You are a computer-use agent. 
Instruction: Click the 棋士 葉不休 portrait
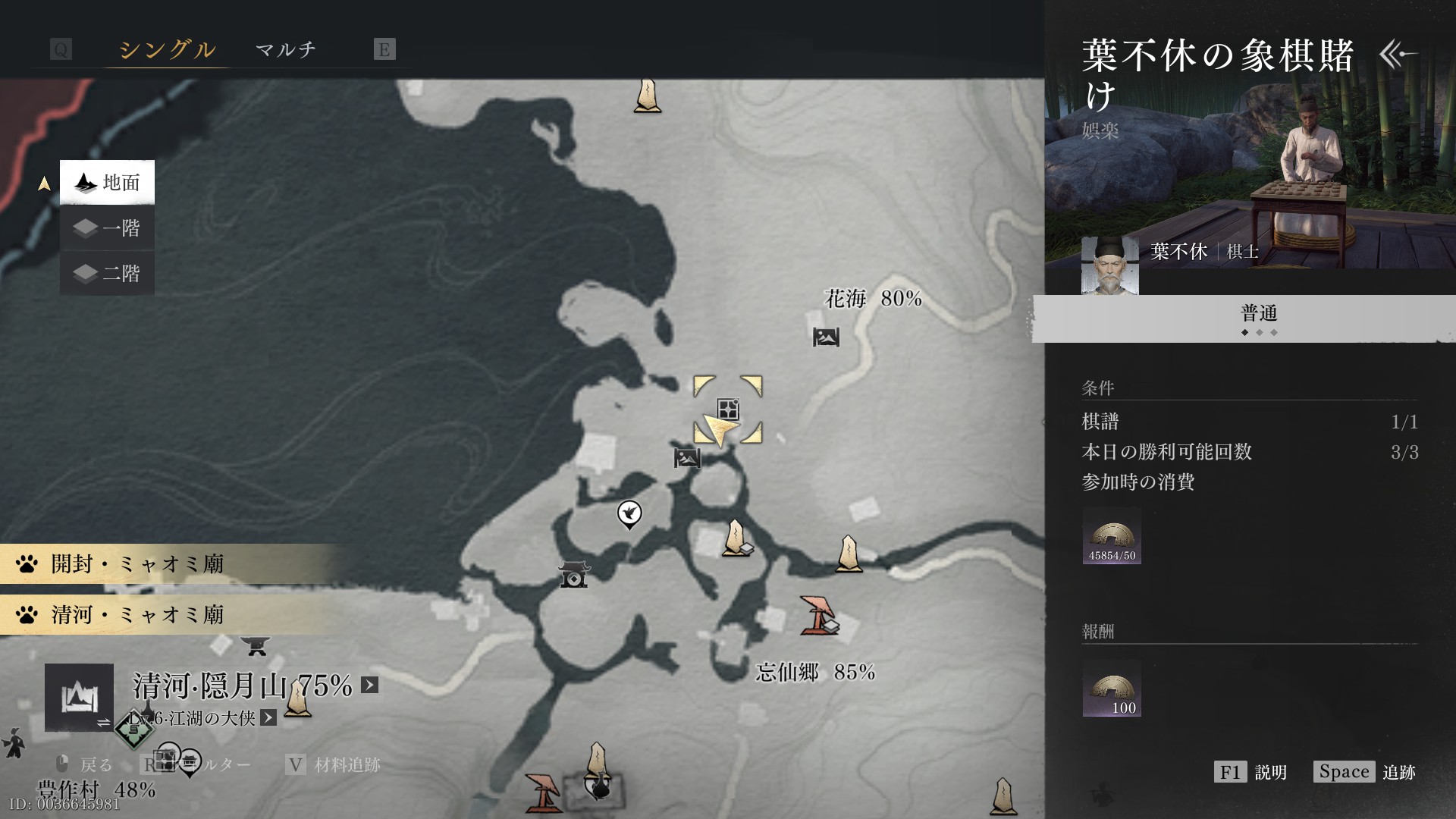1109,265
